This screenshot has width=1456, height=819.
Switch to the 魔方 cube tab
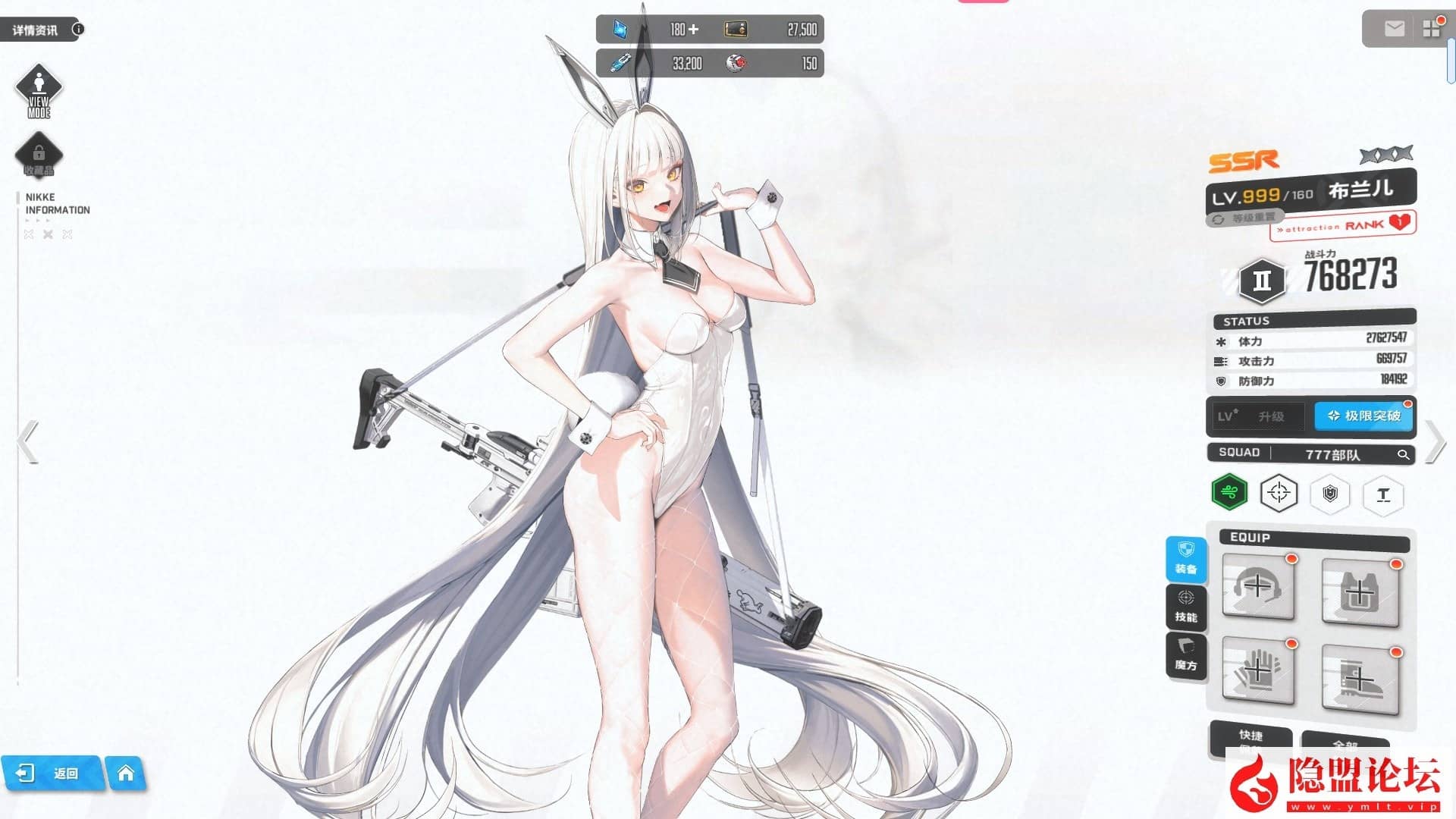[1186, 654]
